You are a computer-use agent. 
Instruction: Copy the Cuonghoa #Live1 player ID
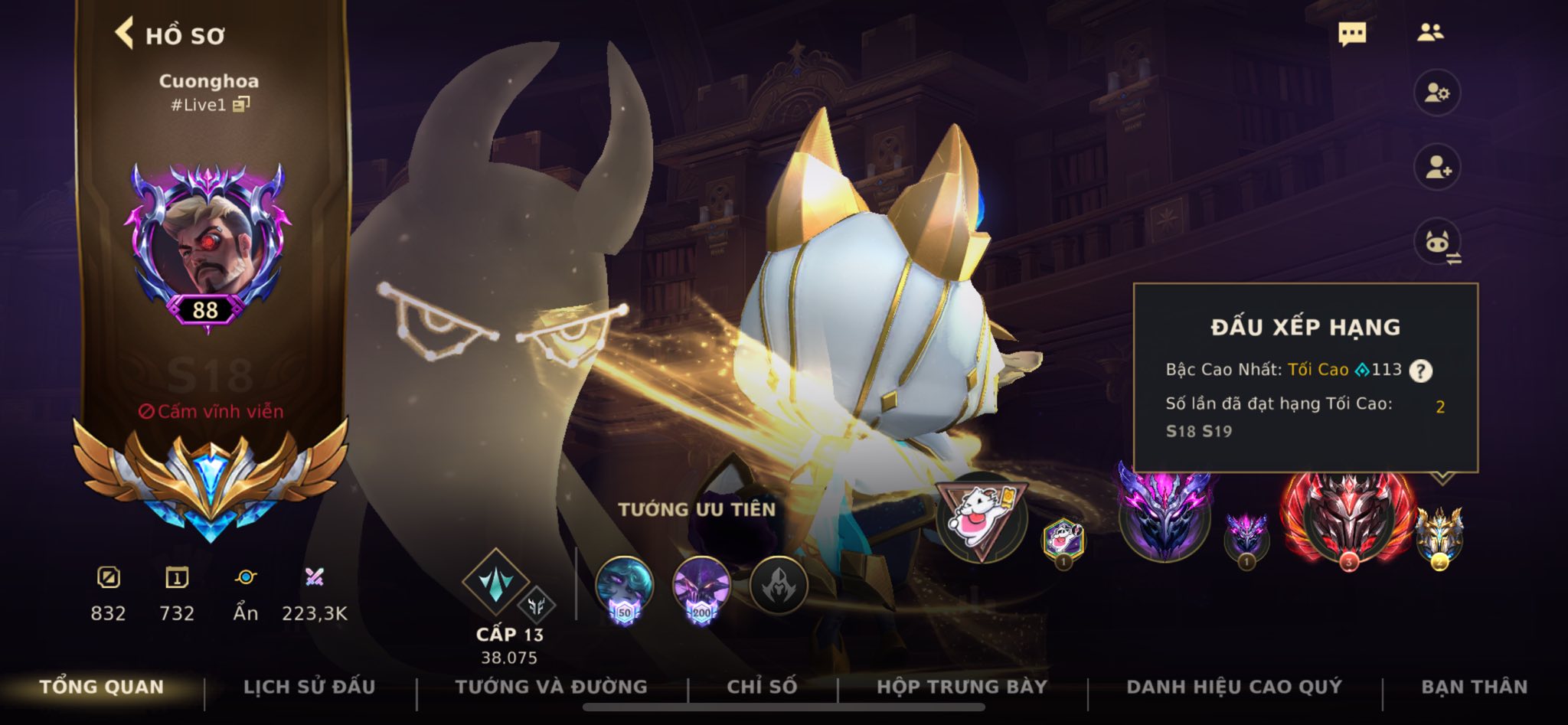tap(241, 104)
